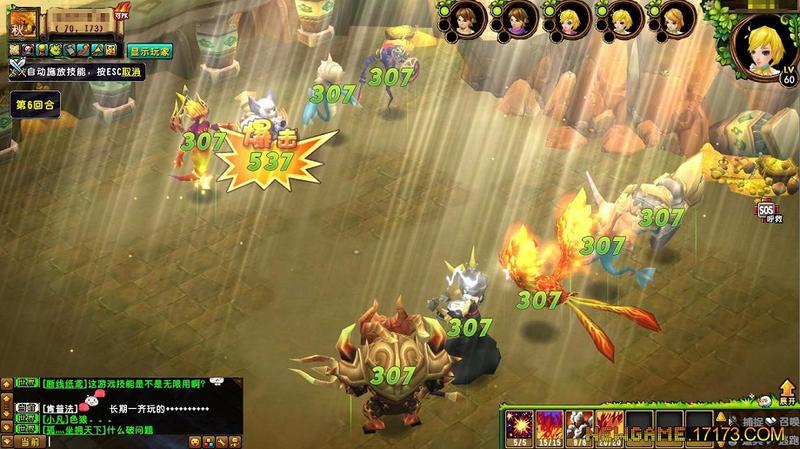Click the 显示玩家 show players button
The width and height of the screenshot is (800, 449).
pos(148,49)
